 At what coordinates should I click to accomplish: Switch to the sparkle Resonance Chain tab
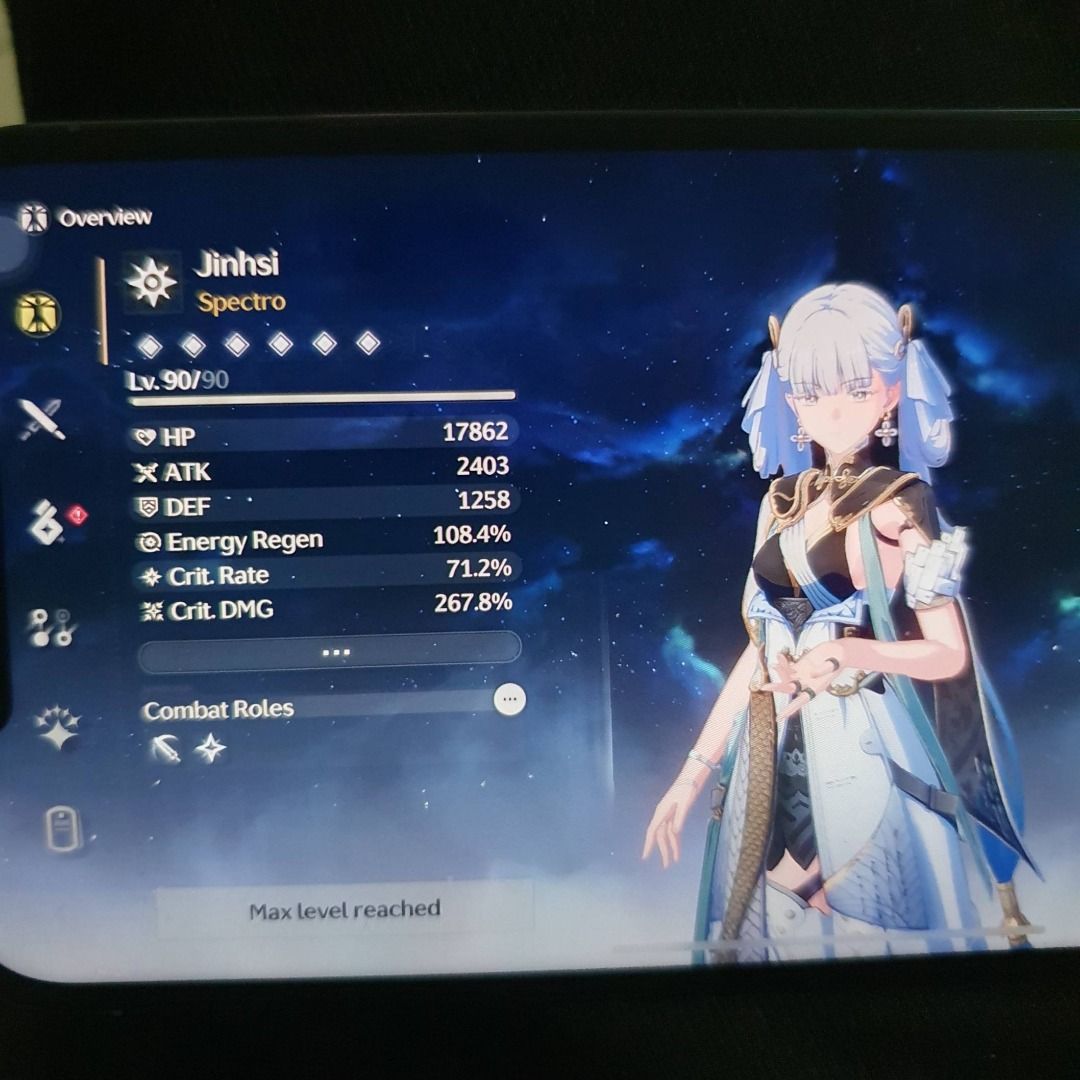pyautogui.click(x=57, y=727)
